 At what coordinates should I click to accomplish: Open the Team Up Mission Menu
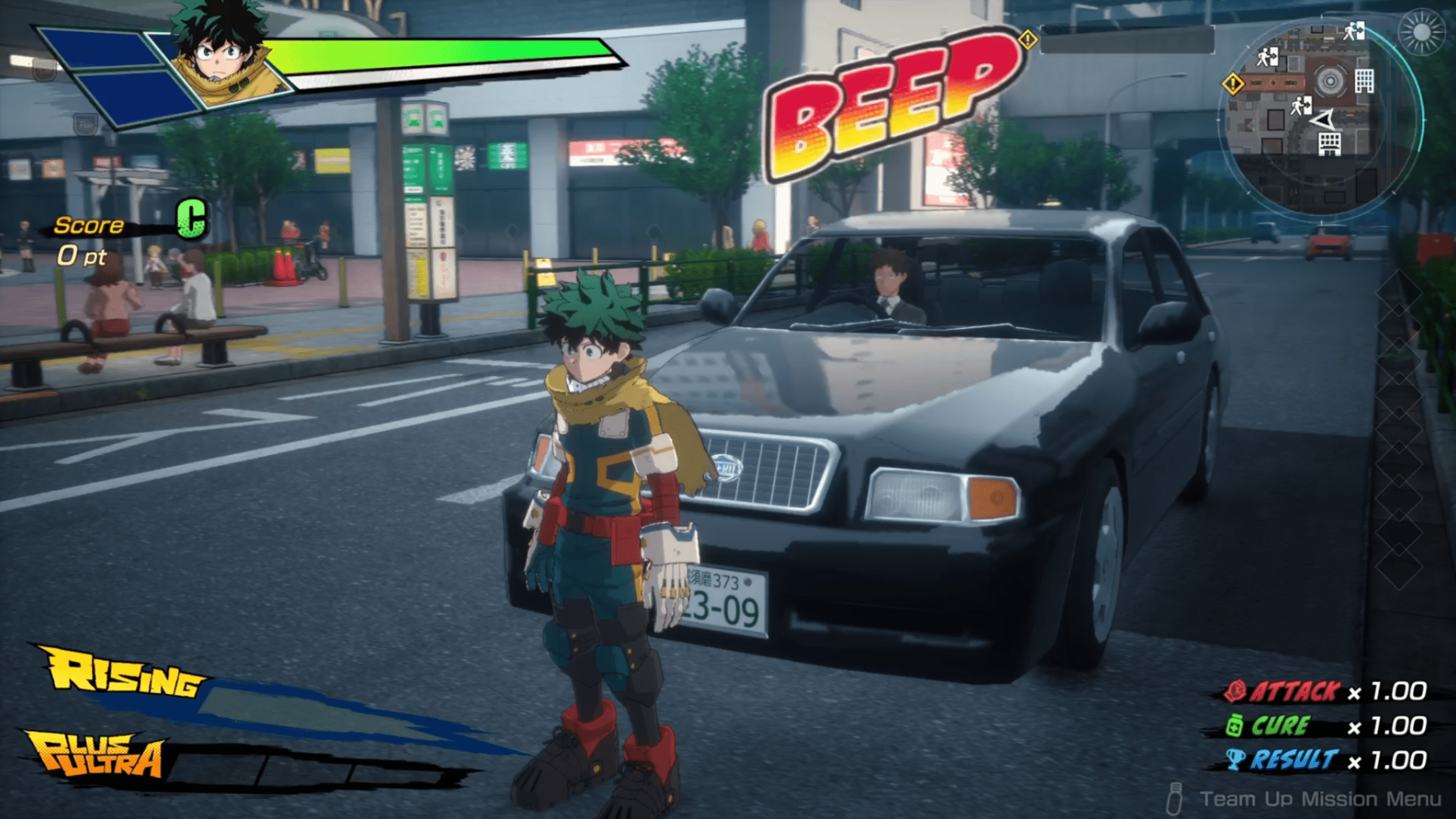coord(1319,799)
